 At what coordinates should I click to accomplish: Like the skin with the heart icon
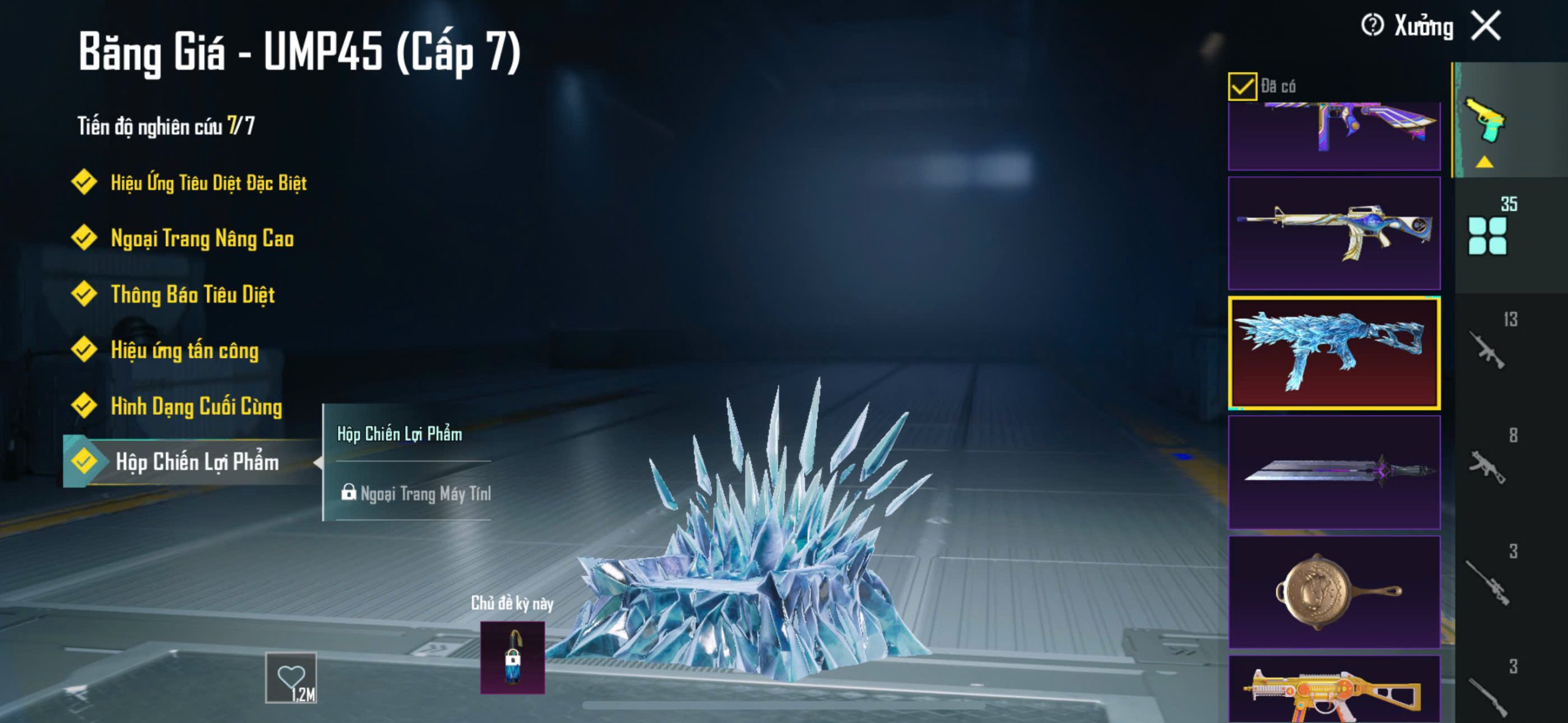(x=291, y=677)
